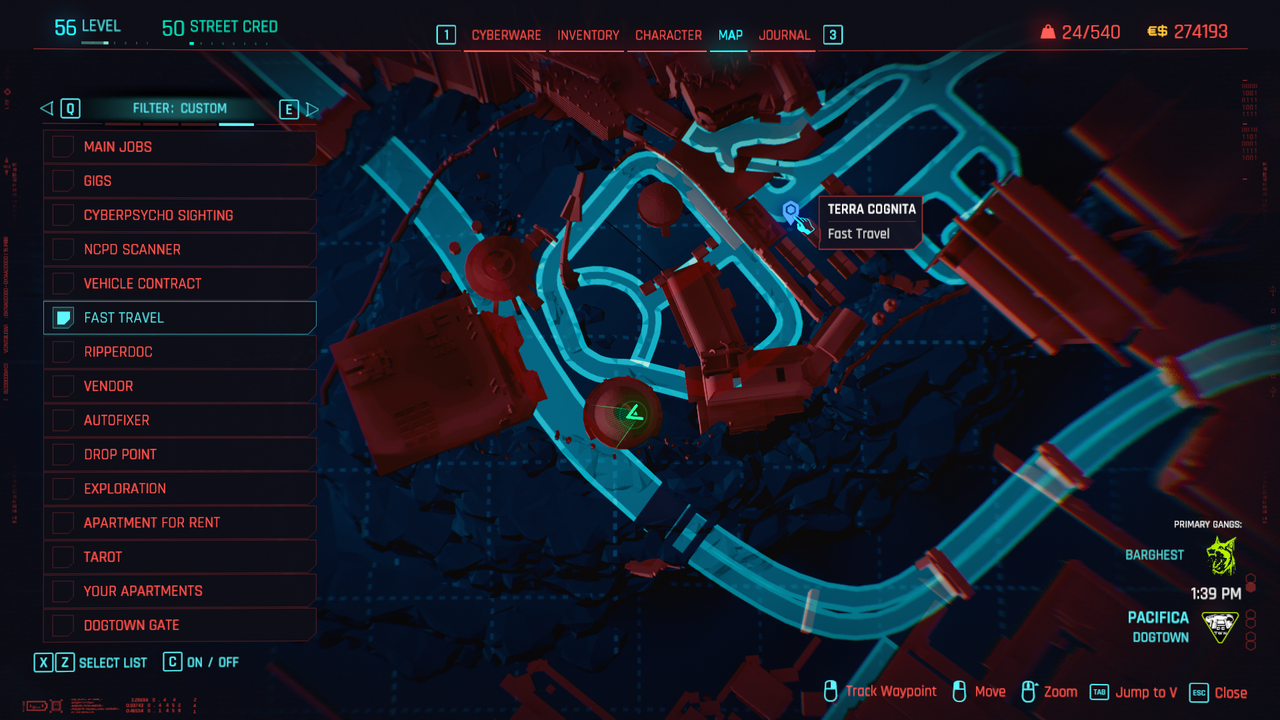Show NCPD Scanner markers
Viewport: 1280px width, 720px height.
click(63, 249)
